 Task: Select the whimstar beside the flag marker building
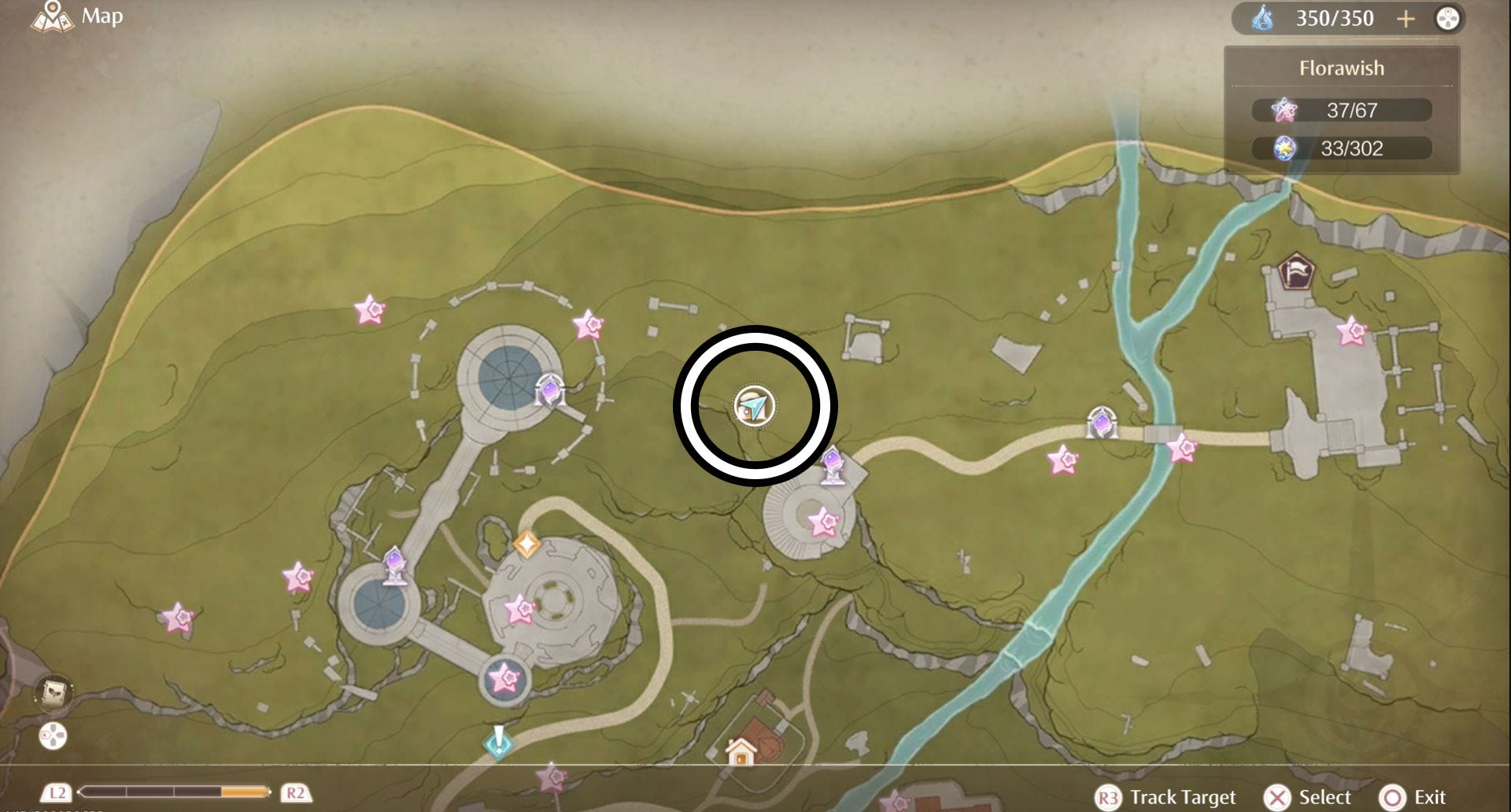pyautogui.click(x=1352, y=331)
